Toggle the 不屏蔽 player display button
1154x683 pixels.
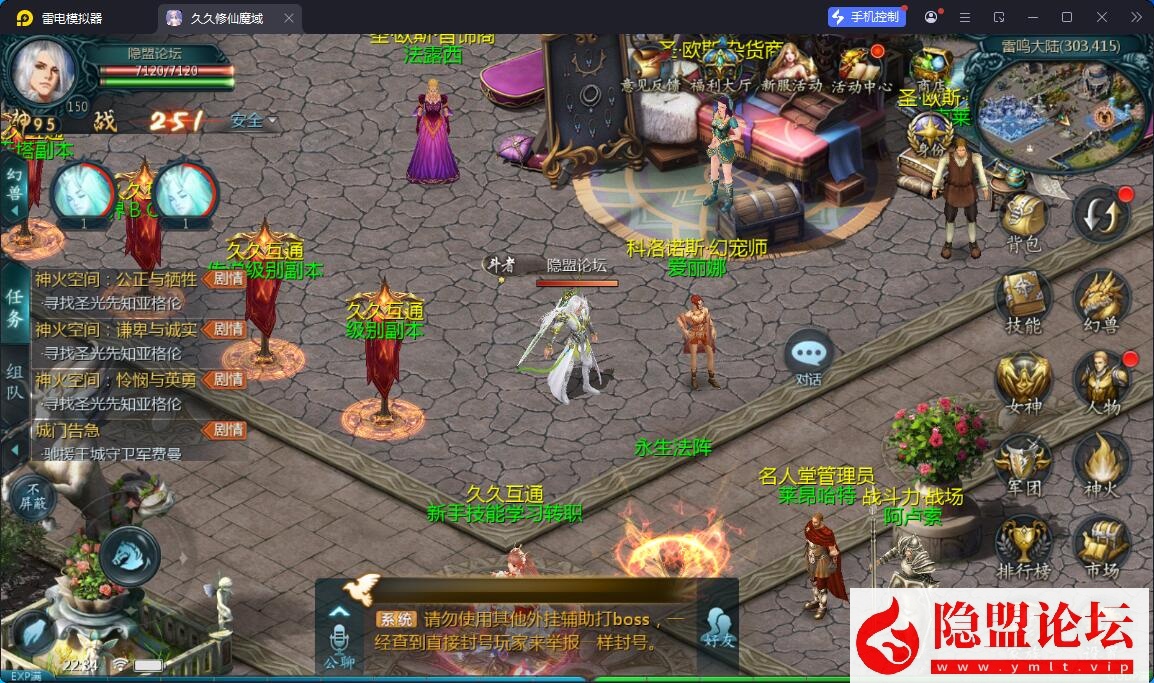click(x=35, y=496)
